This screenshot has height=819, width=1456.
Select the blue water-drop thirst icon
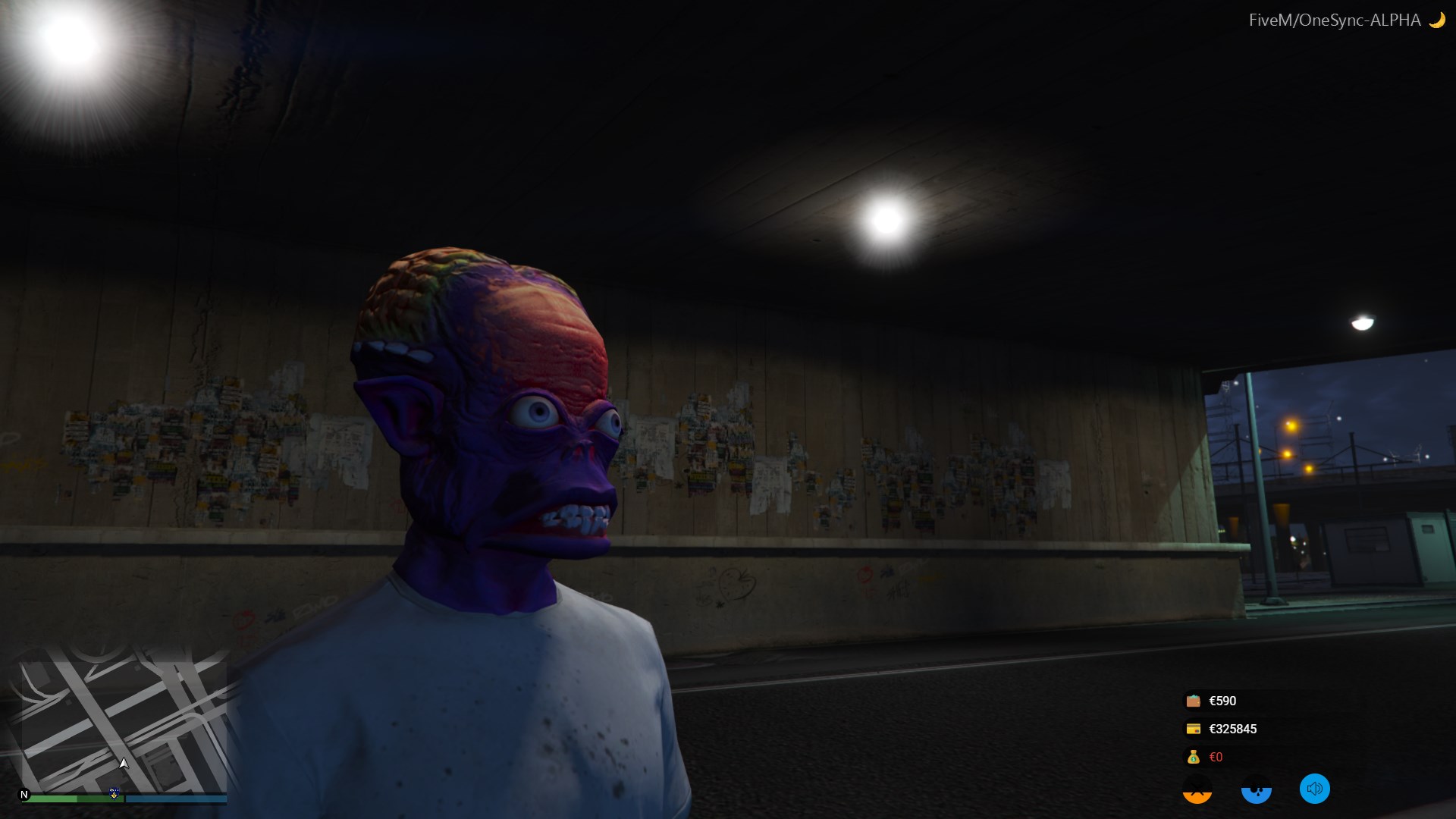point(1256,791)
